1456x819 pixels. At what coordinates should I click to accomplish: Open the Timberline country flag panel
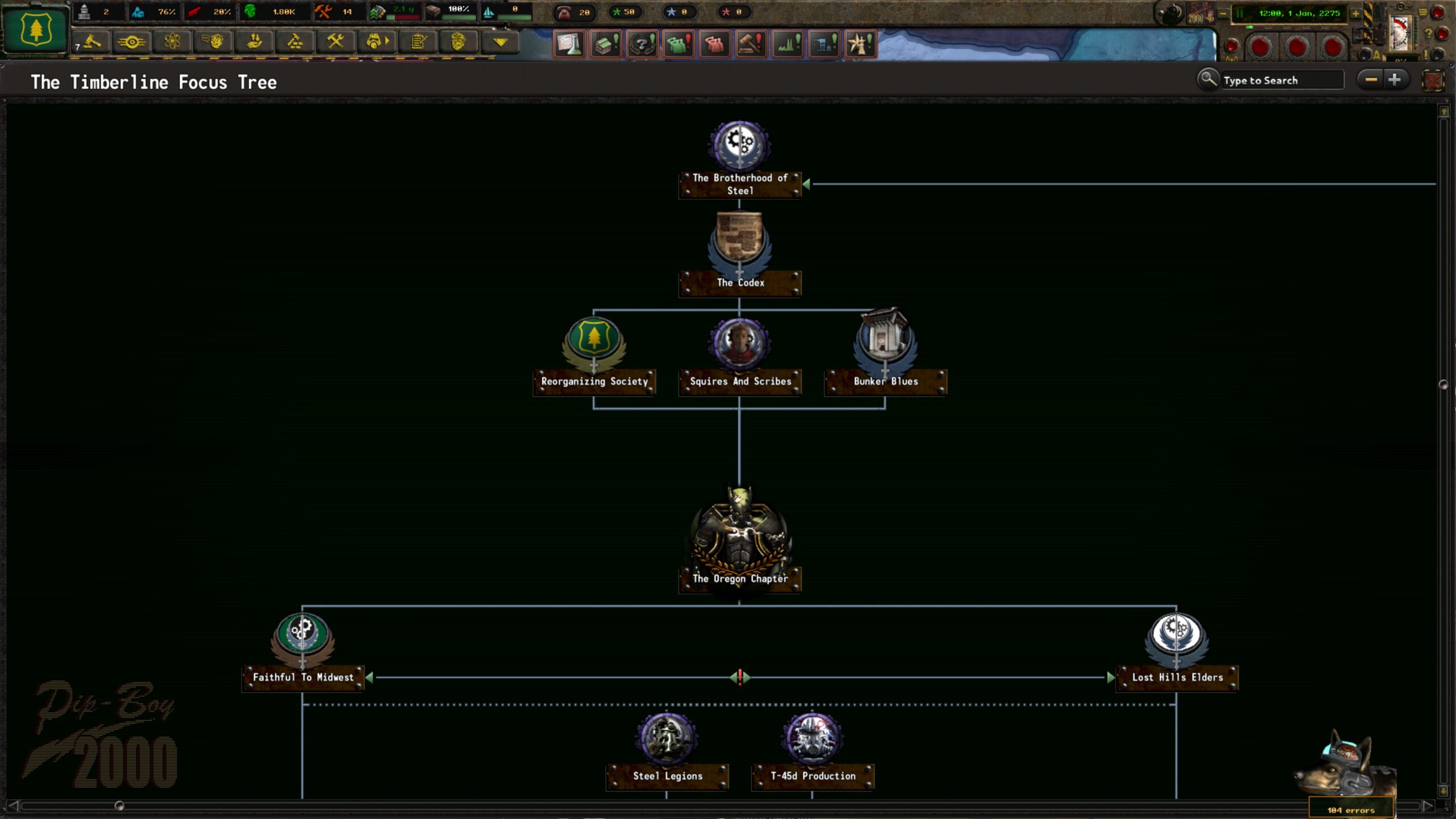click(35, 30)
